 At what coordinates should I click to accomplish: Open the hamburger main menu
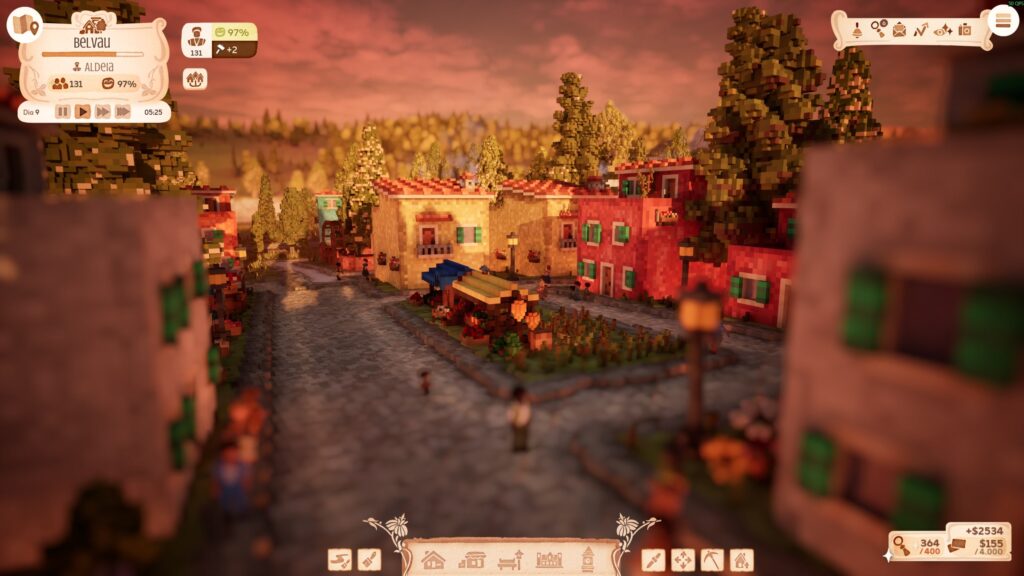pos(1002,20)
